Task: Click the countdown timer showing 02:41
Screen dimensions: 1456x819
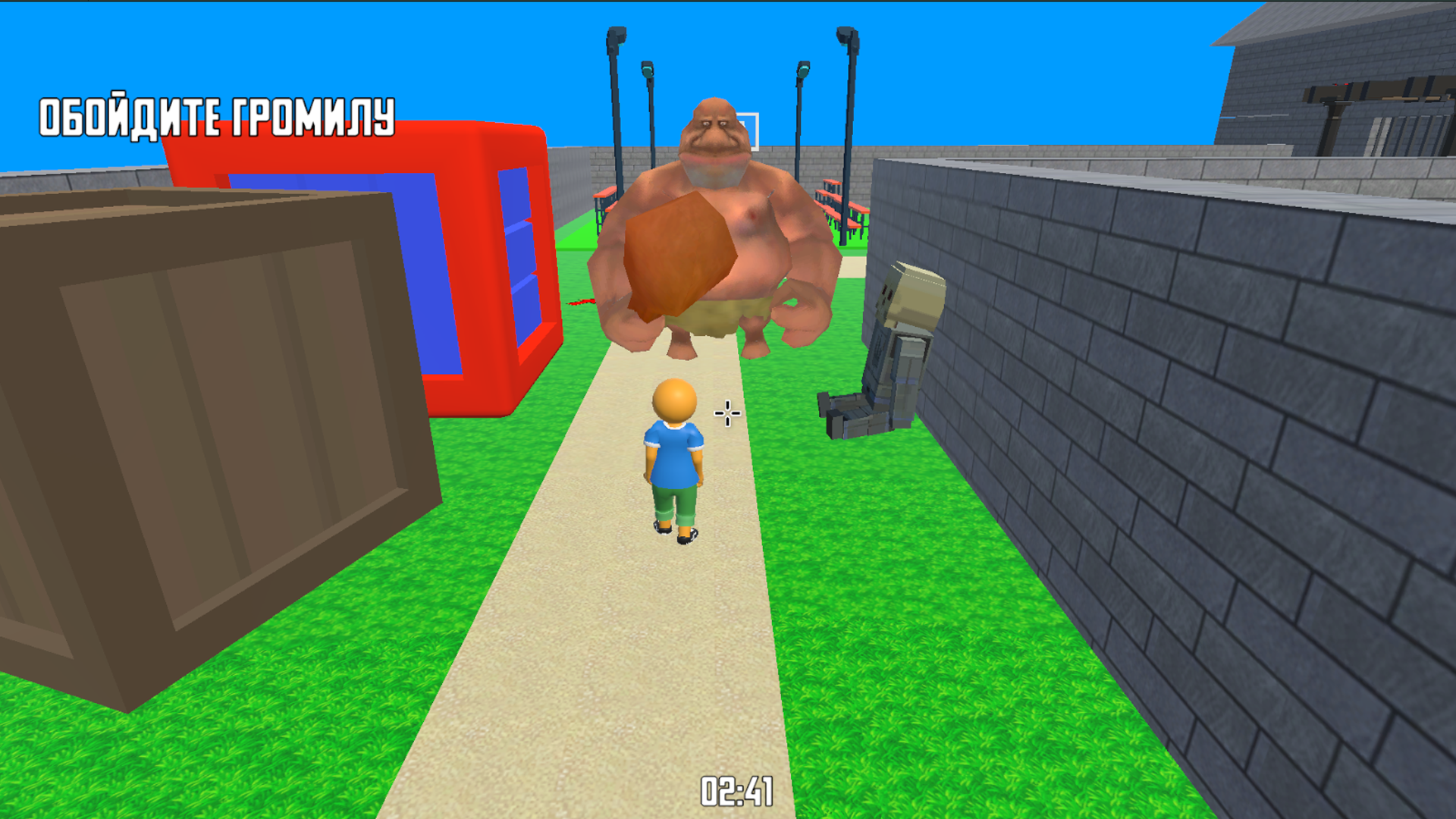Action: pos(736,792)
